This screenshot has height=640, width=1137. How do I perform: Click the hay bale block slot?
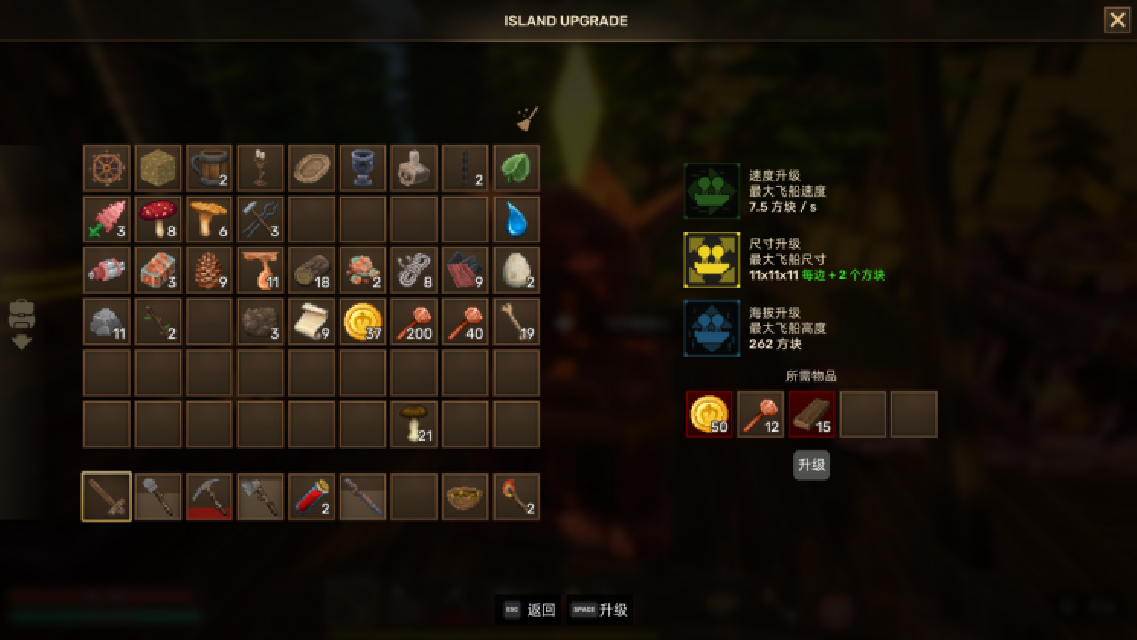point(157,168)
